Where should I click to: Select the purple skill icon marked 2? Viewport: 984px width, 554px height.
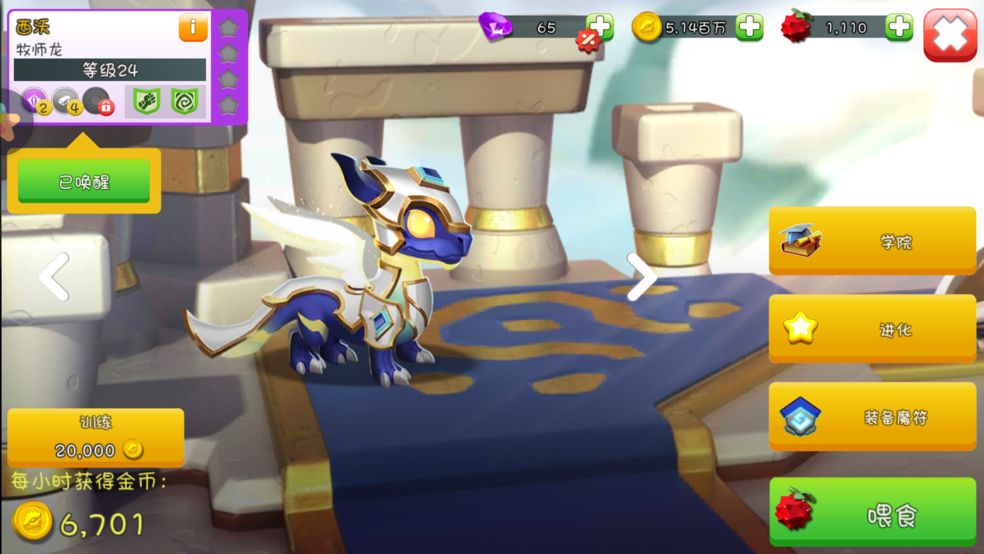[x=35, y=101]
